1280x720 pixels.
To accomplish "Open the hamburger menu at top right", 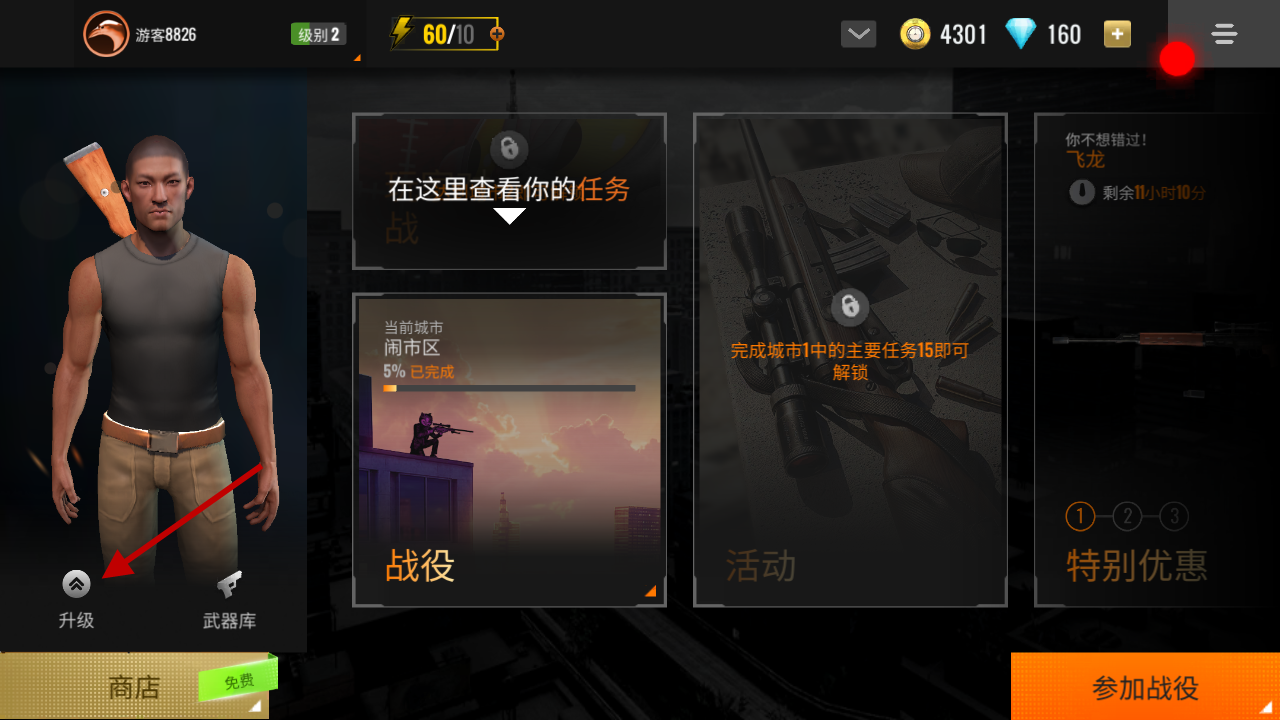I will (x=1224, y=33).
